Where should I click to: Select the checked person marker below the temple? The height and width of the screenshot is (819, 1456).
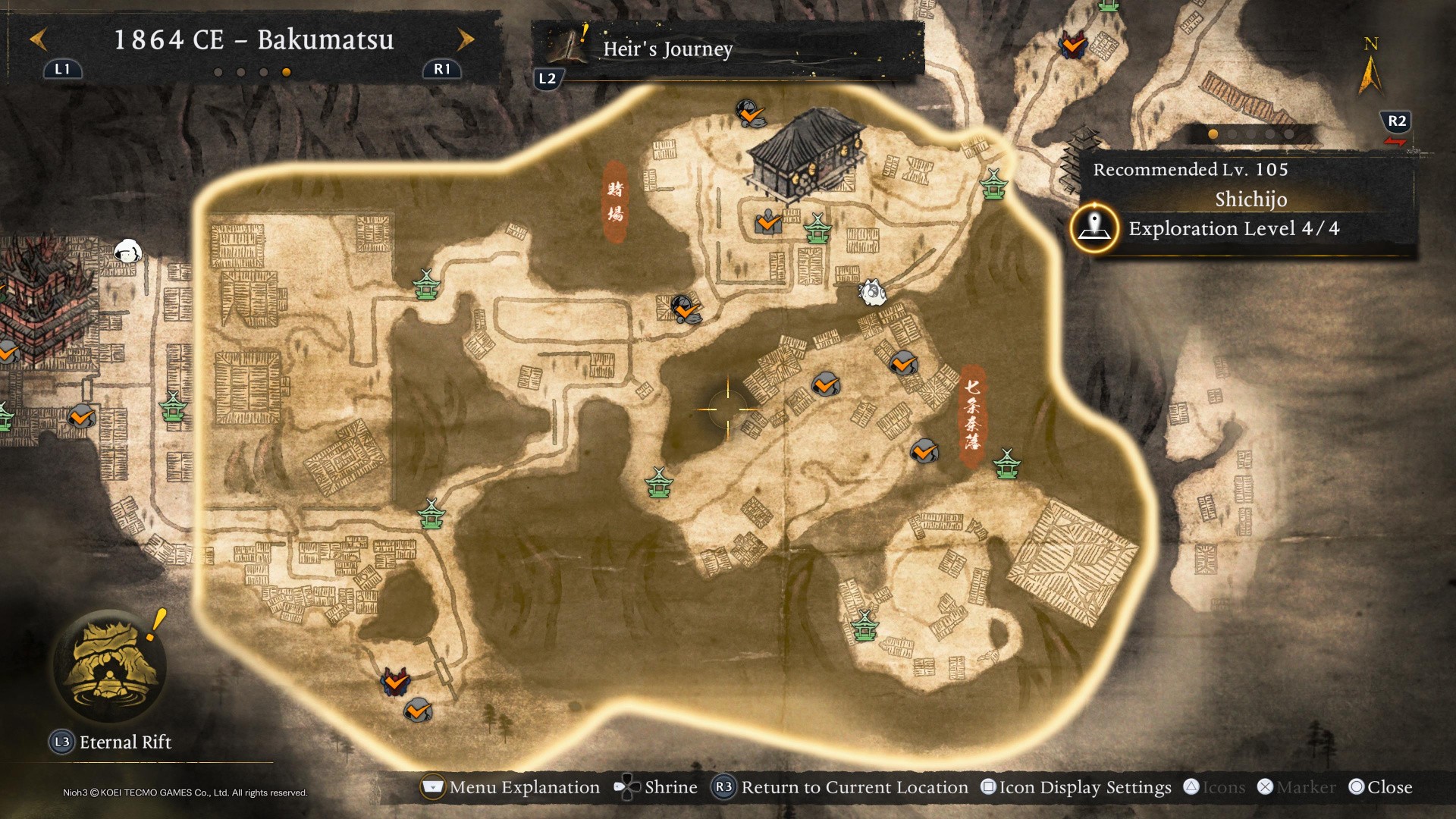pos(768,223)
